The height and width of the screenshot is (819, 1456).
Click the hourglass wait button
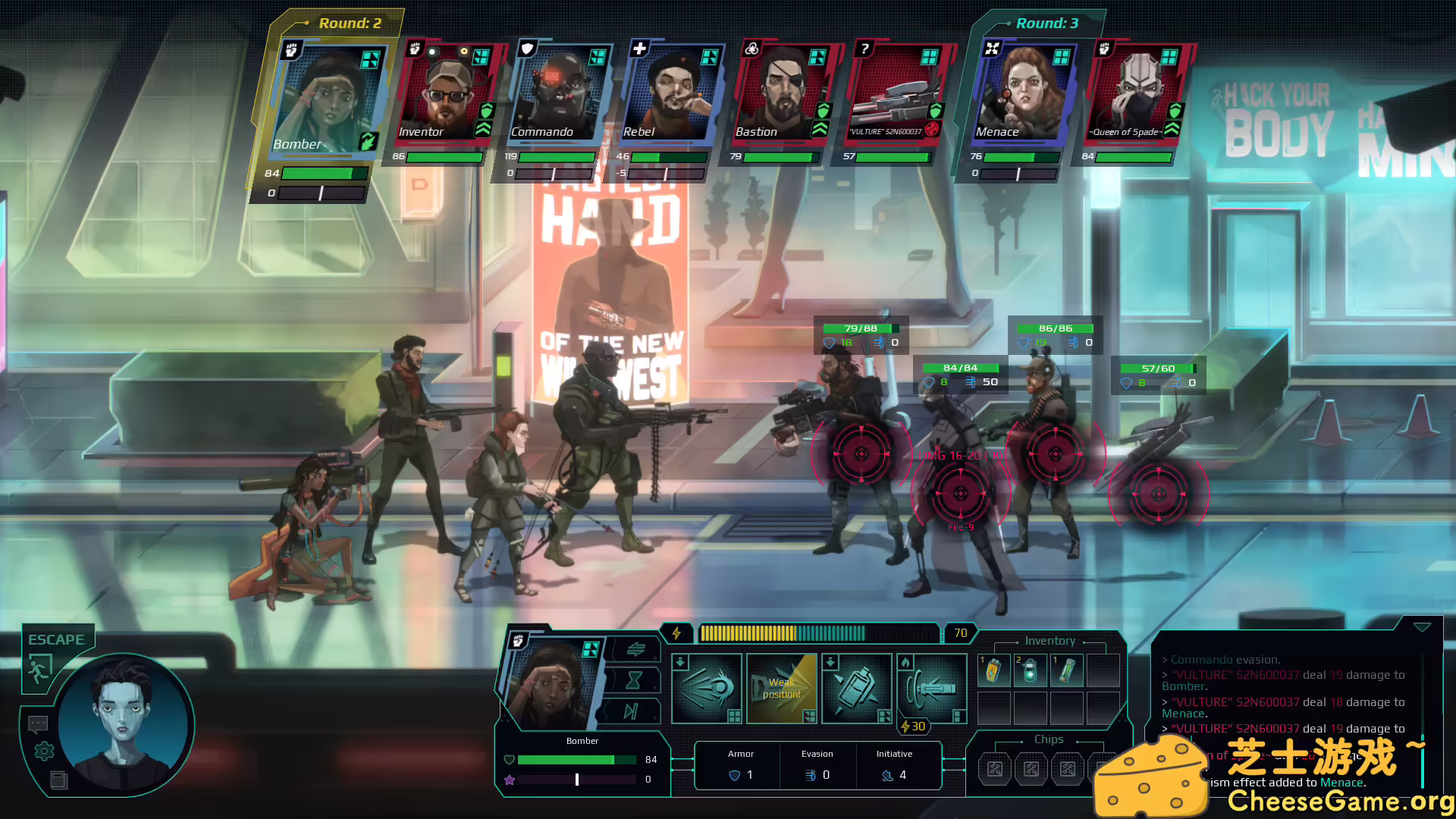(x=634, y=680)
